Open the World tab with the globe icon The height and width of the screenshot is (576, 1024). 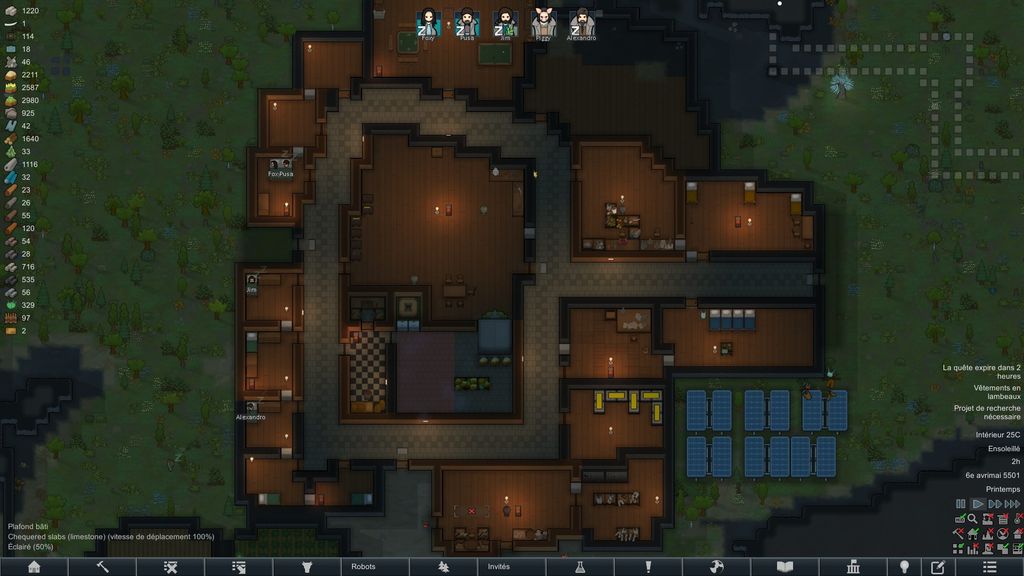716,567
